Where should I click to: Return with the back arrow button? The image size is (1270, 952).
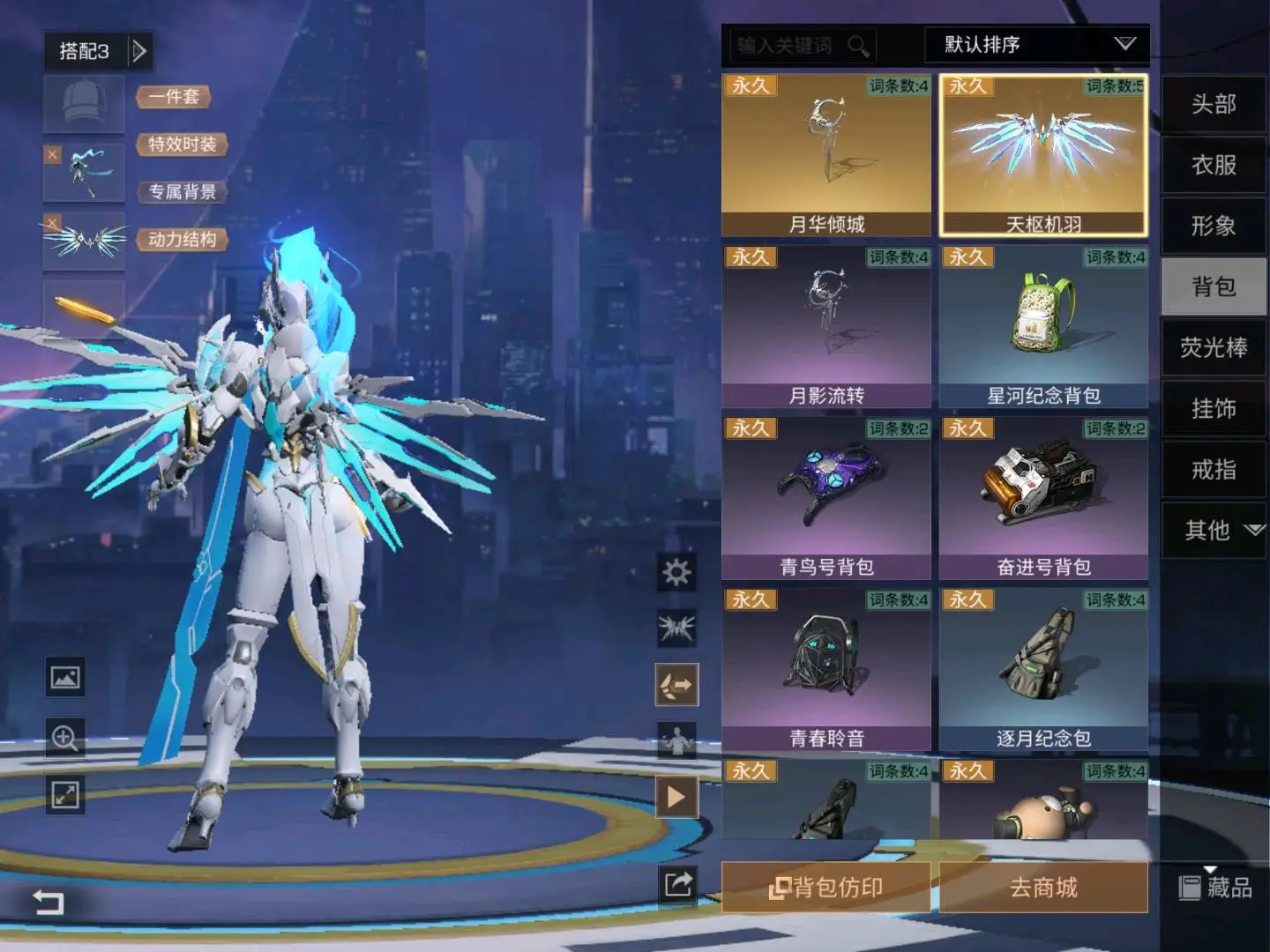49,902
